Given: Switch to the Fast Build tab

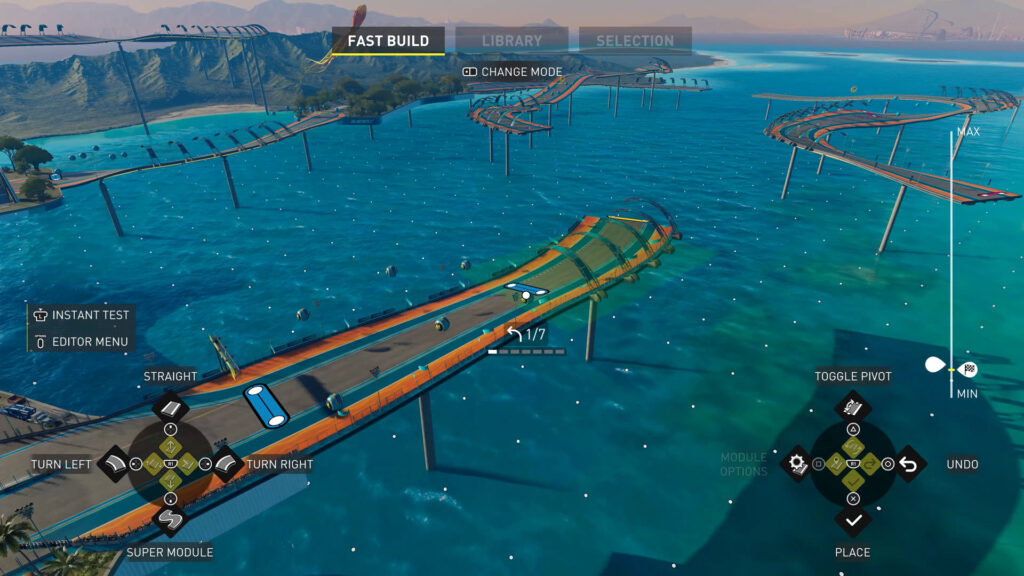Looking at the screenshot, I should (x=388, y=41).
